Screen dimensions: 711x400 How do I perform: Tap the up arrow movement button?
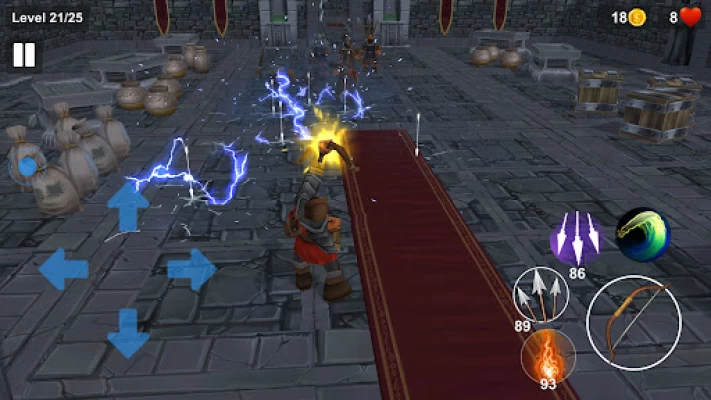128,206
